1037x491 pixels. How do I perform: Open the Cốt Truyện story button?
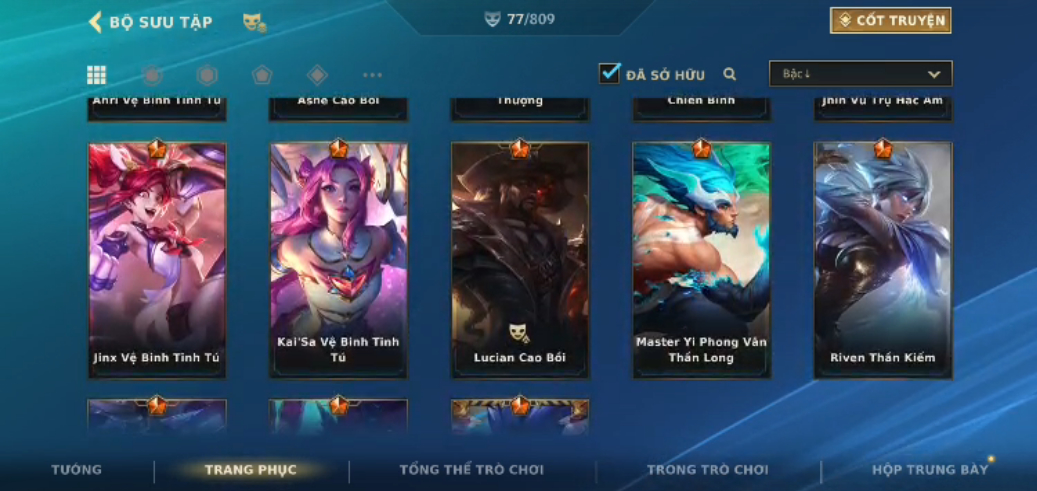pos(890,20)
